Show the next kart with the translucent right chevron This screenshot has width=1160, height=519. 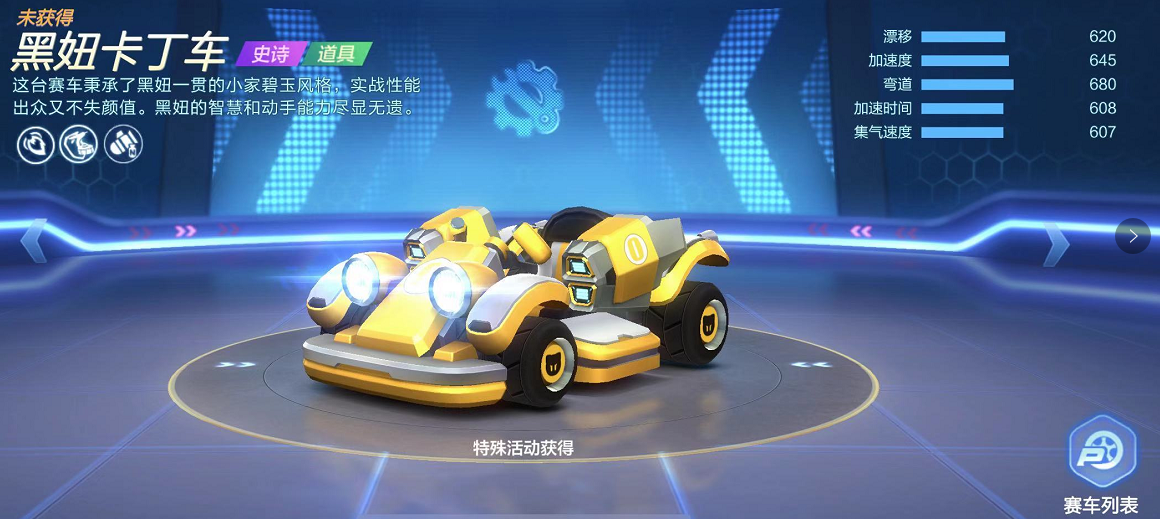(x=1056, y=241)
